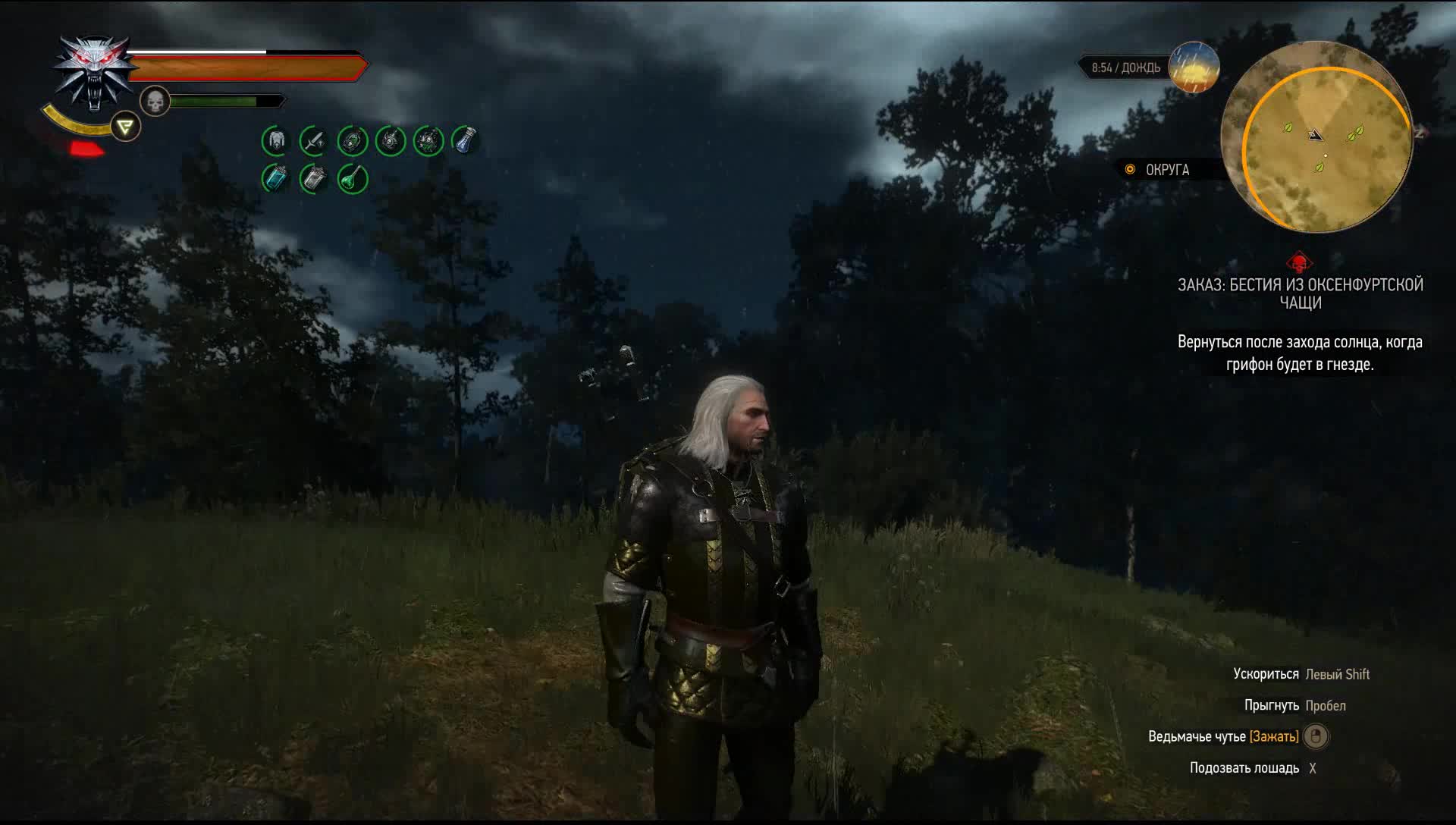Click the skull enemy portrait icon
Screen dimensions: 1456x825
point(154,101)
